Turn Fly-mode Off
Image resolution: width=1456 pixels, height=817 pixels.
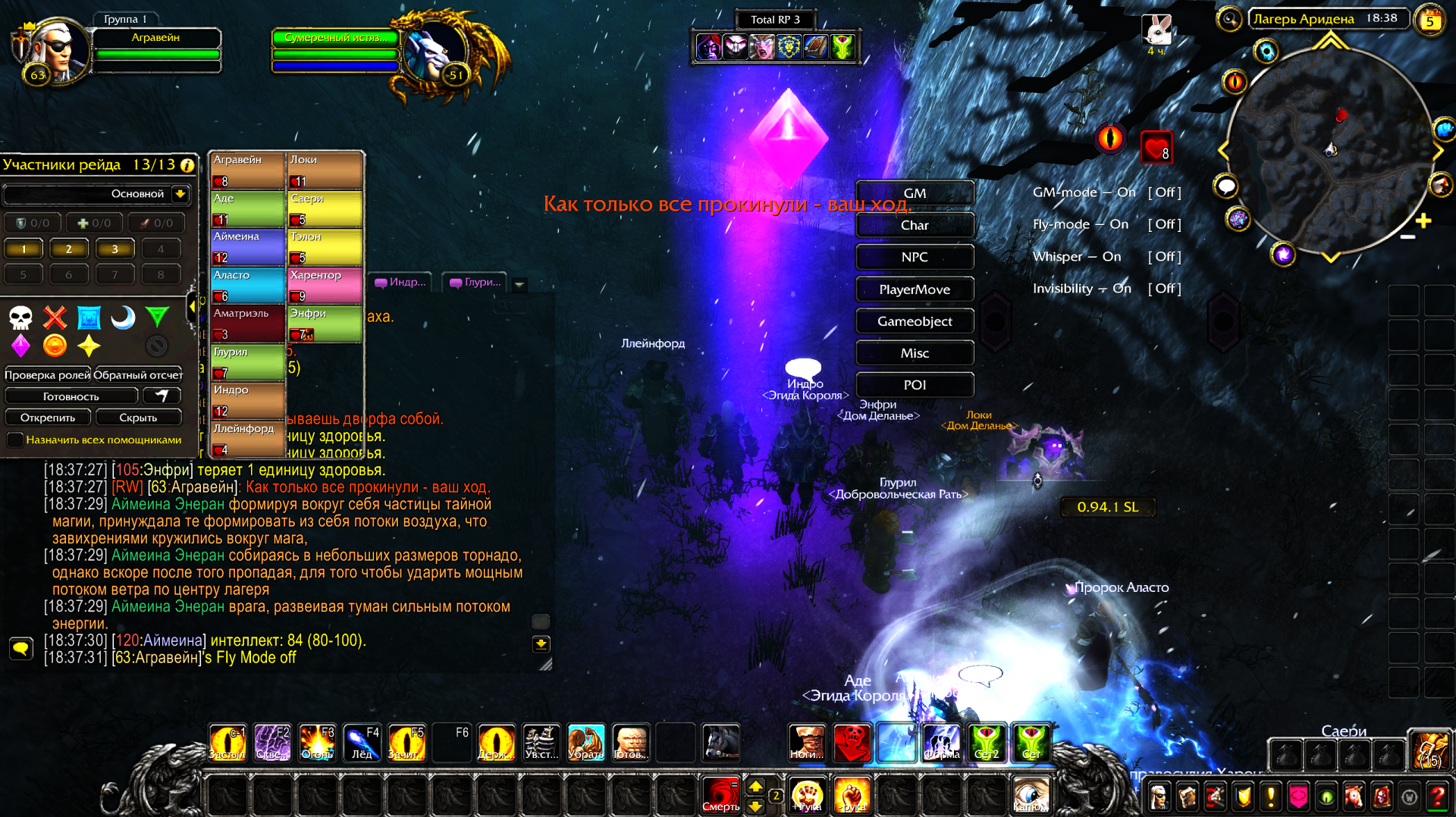tap(1164, 224)
